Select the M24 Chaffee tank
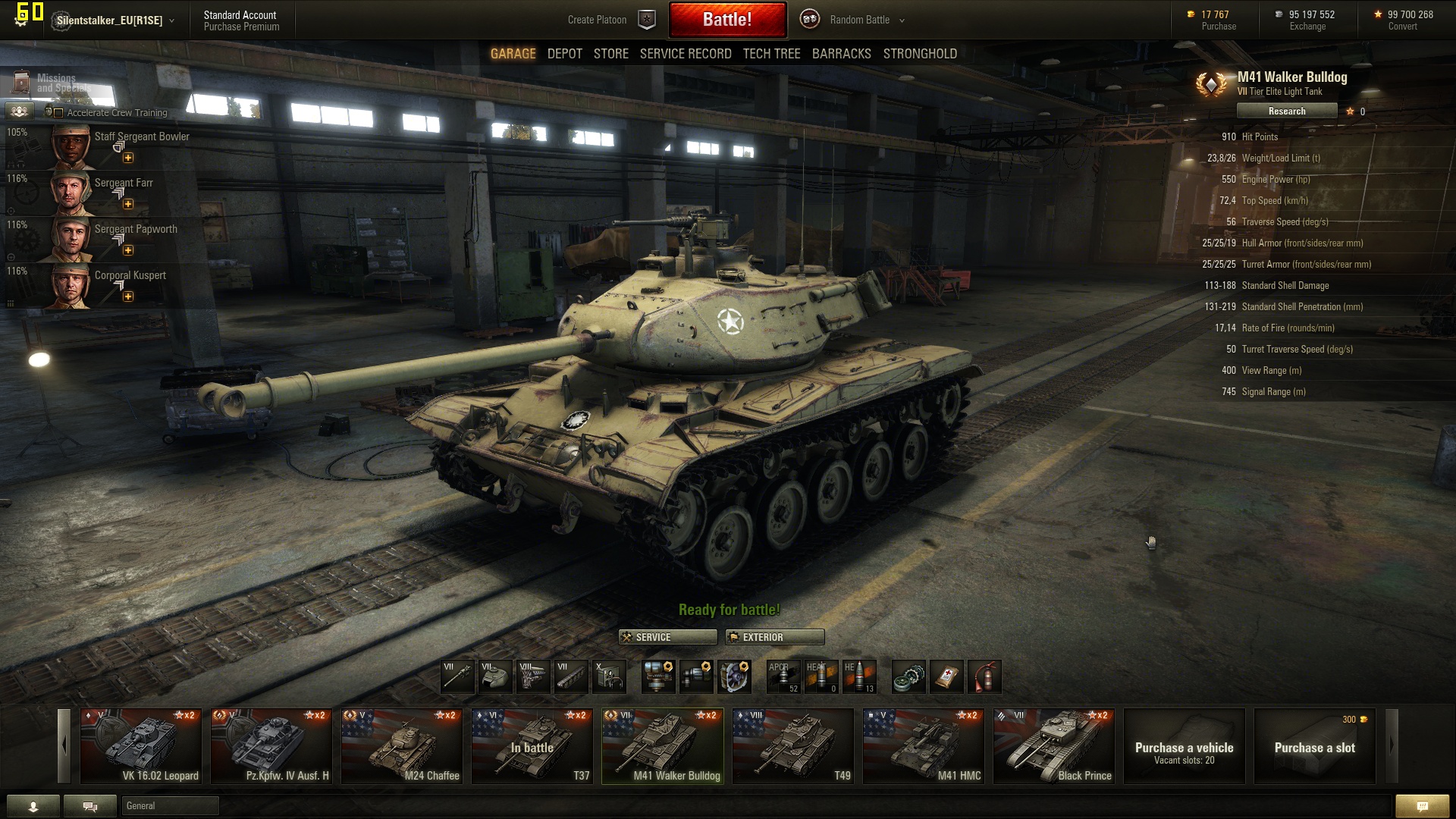 coord(402,746)
